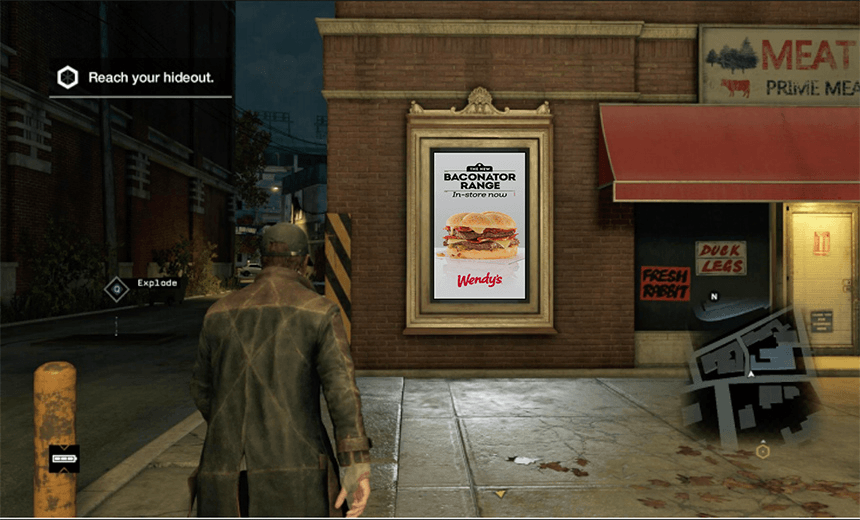Click the hexagon icon beside the objective text
The image size is (860, 520).
pos(68,77)
